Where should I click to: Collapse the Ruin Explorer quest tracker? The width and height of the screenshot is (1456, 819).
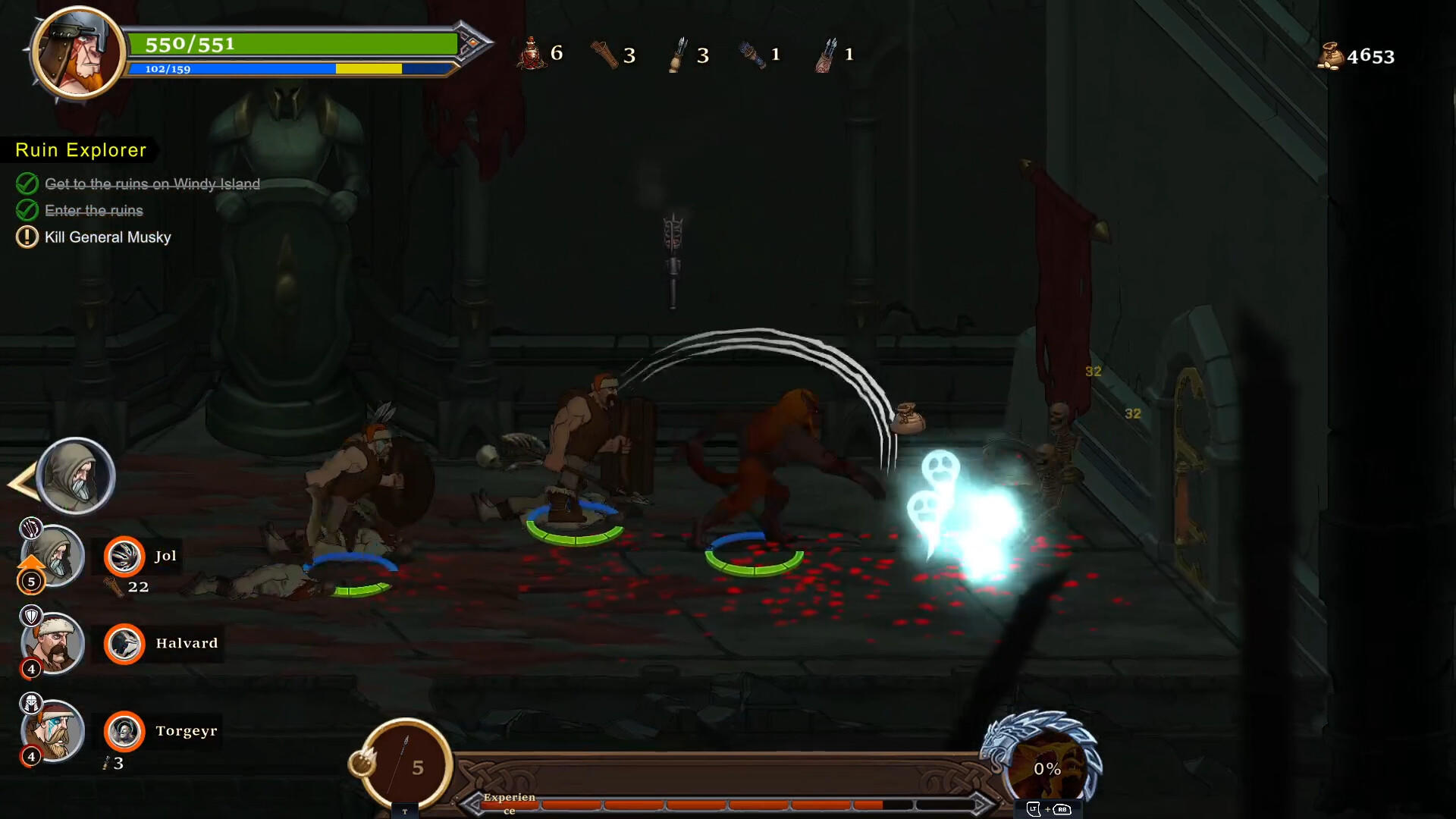click(80, 149)
